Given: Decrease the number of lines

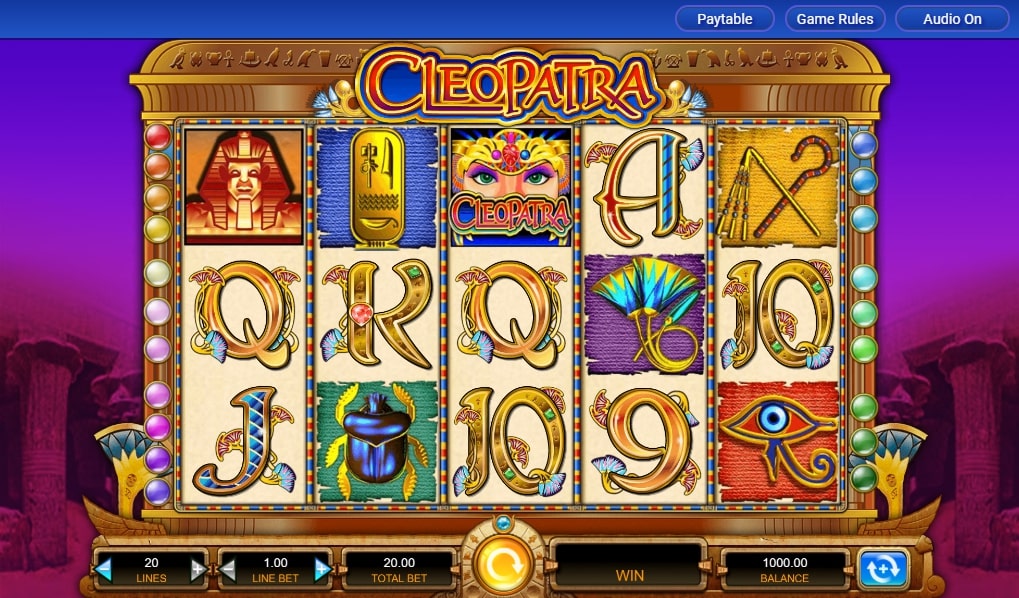Looking at the screenshot, I should (x=104, y=570).
